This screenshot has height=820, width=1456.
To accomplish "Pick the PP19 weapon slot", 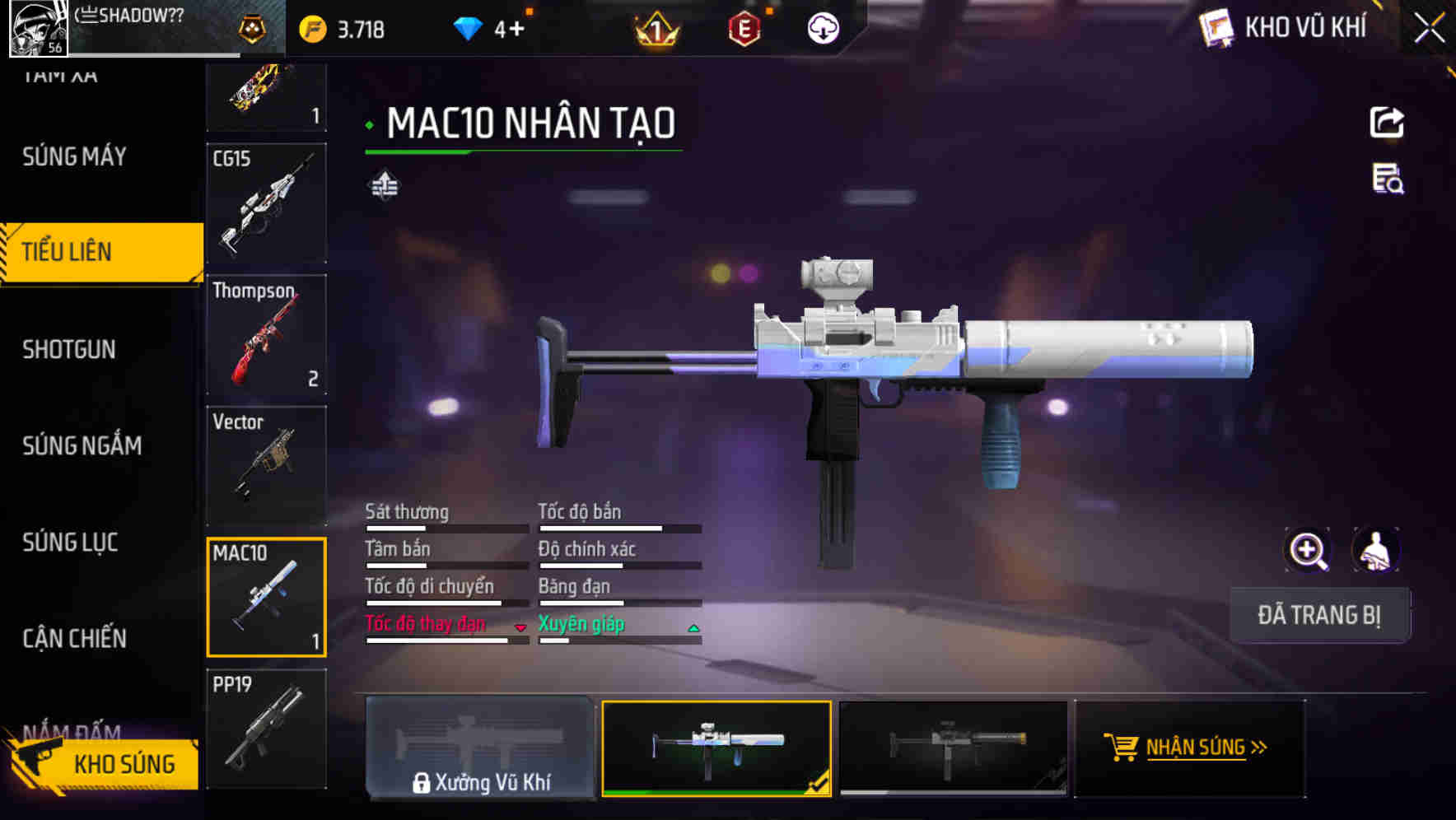I will tap(266, 729).
